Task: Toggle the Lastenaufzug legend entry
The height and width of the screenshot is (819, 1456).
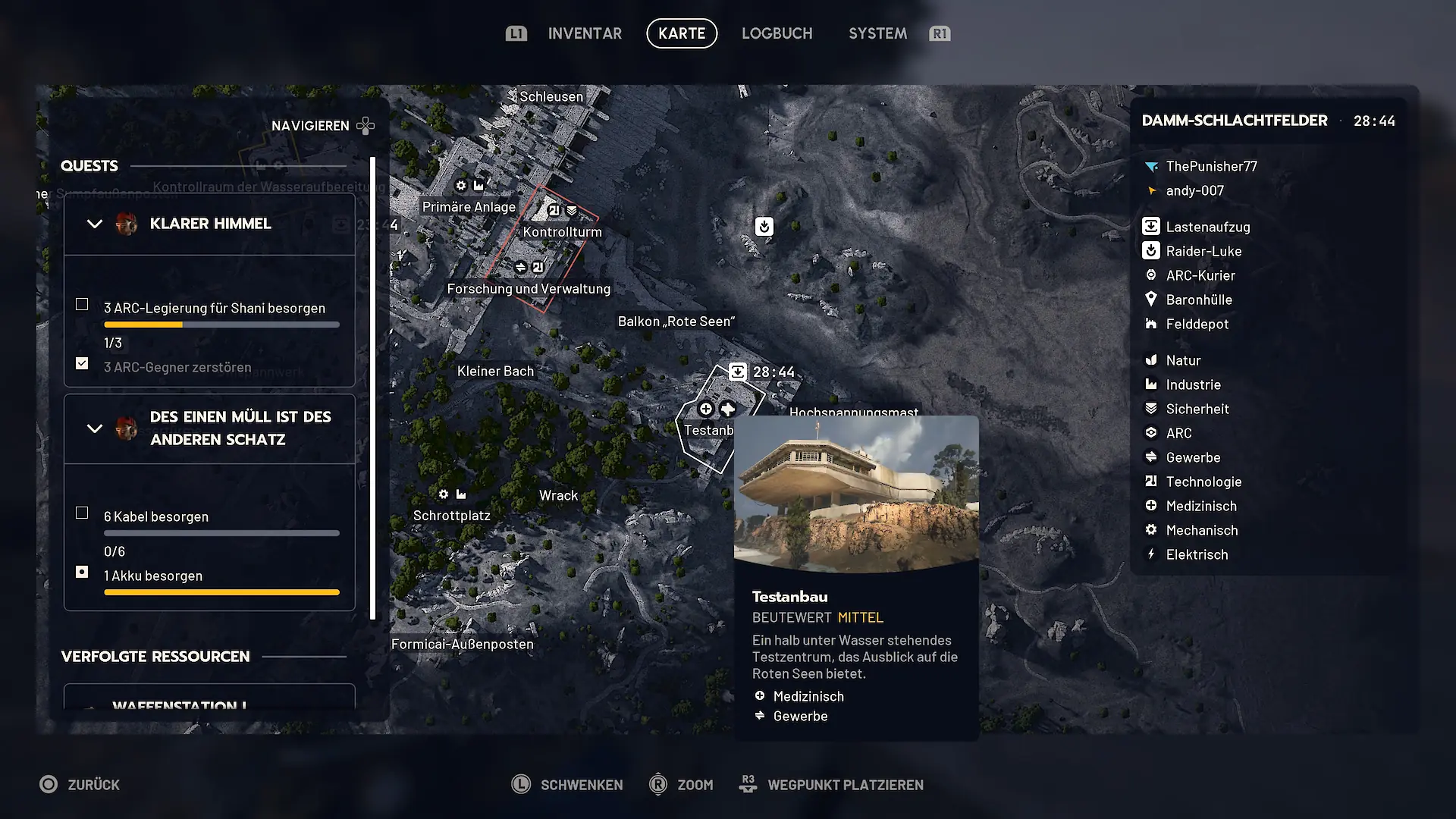Action: tap(1207, 227)
